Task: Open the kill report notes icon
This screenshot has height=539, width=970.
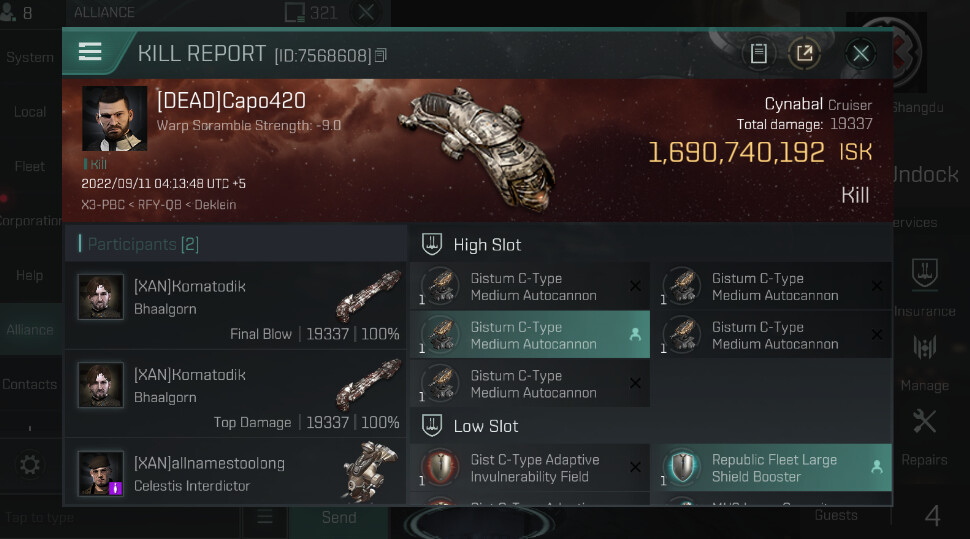Action: (759, 54)
